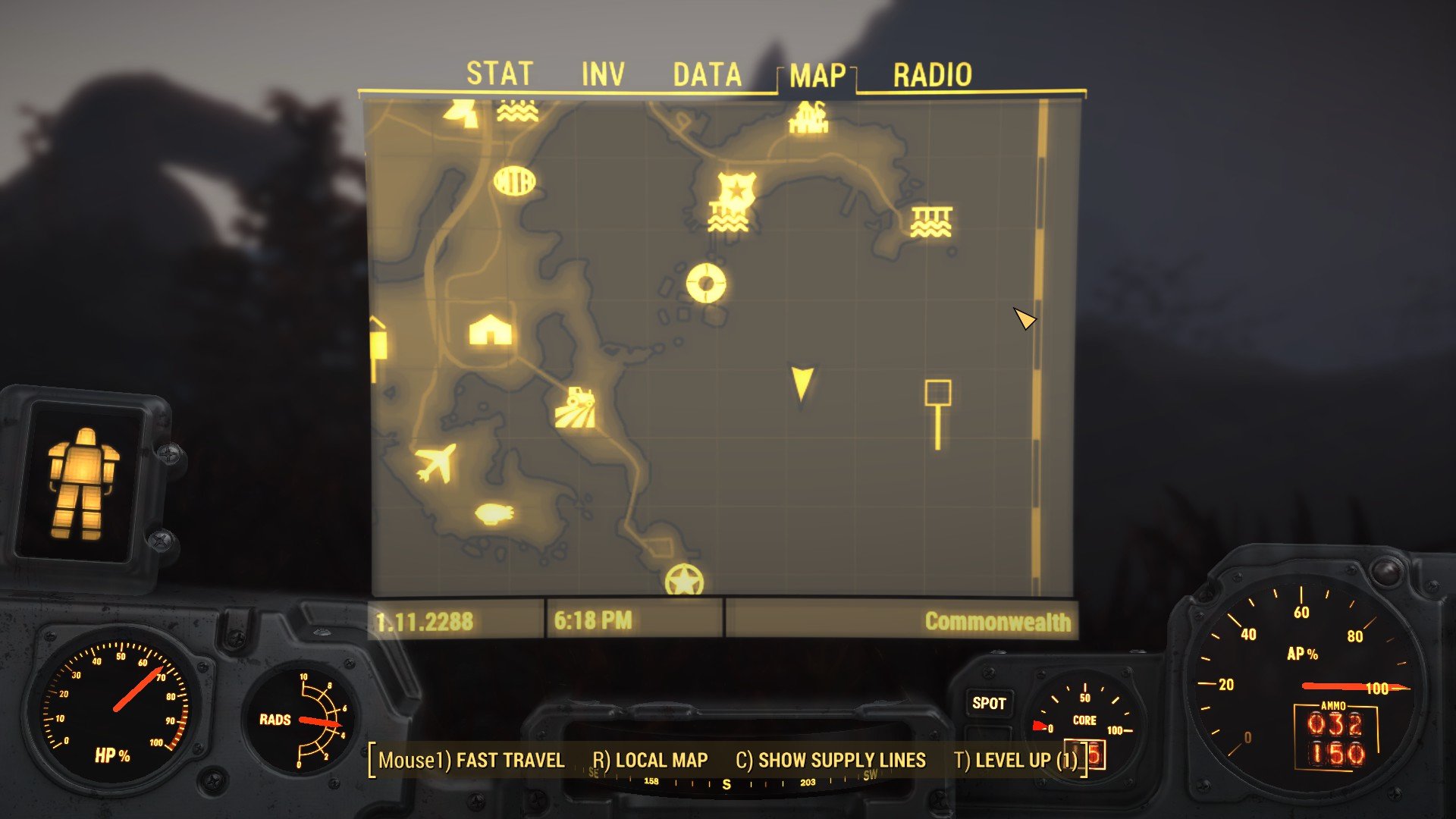Click the blimp airship marker
Image resolution: width=1456 pixels, height=819 pixels.
pos(493,512)
